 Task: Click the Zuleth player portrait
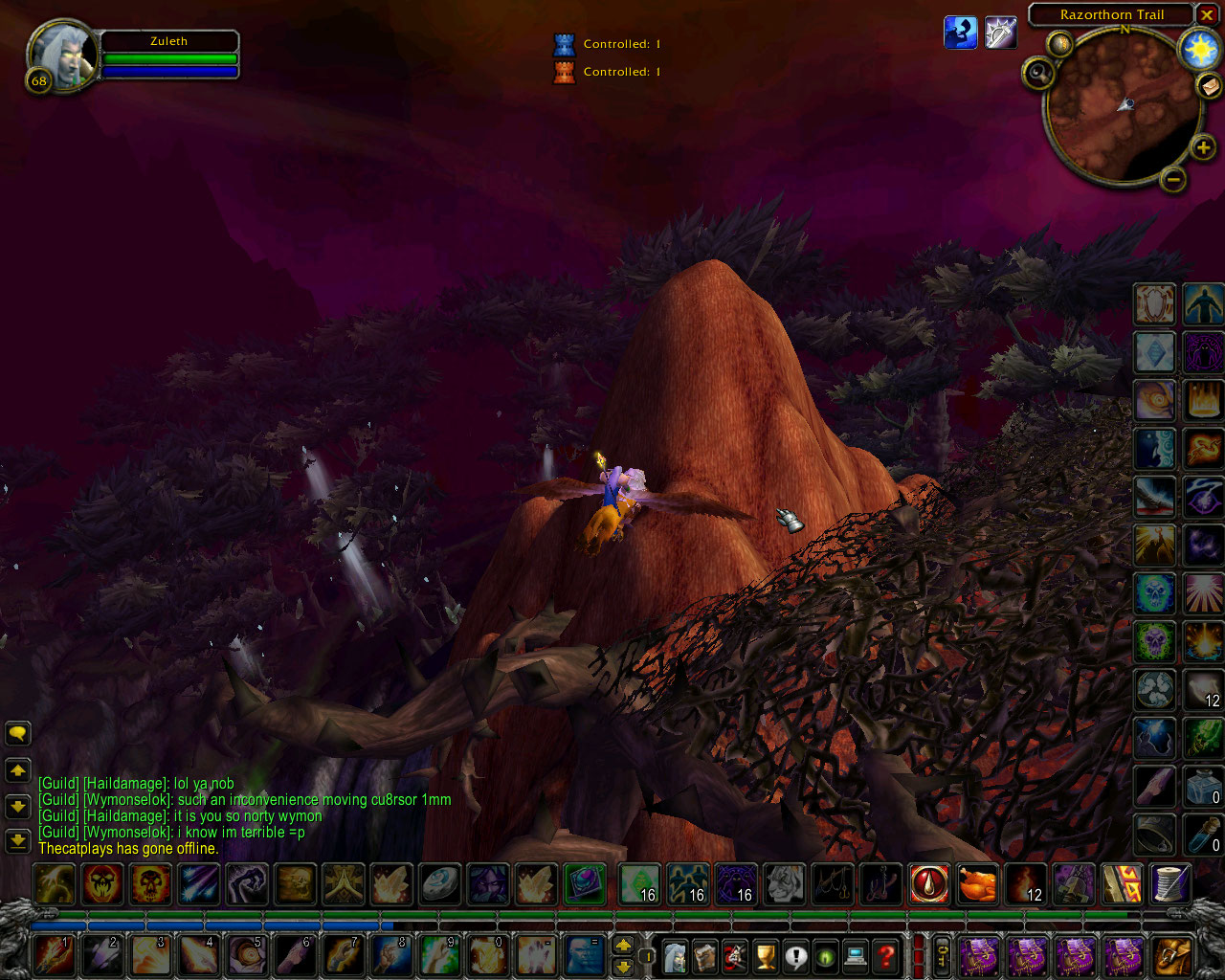[63, 56]
